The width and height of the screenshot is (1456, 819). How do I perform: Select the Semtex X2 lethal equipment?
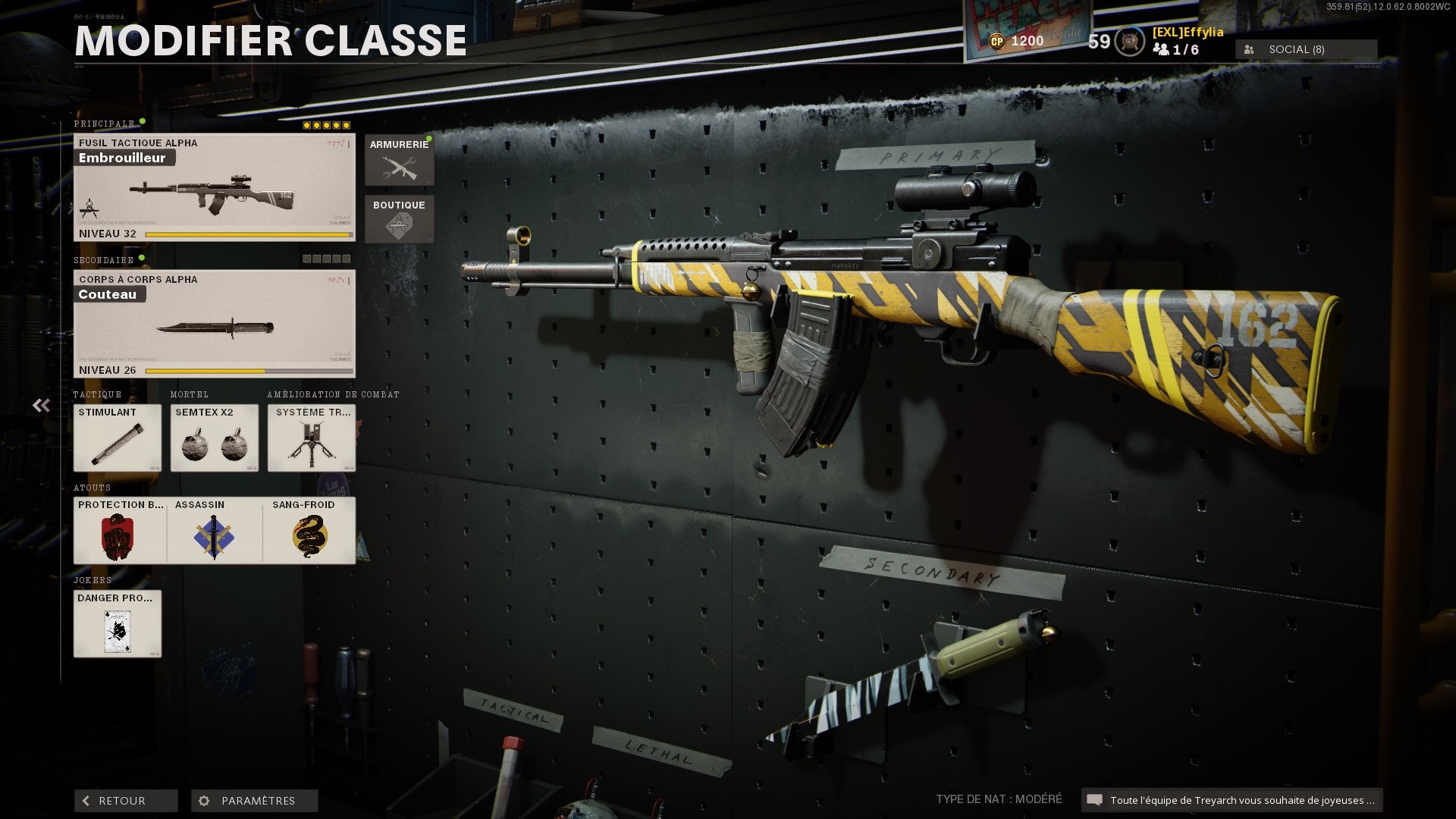click(x=214, y=438)
